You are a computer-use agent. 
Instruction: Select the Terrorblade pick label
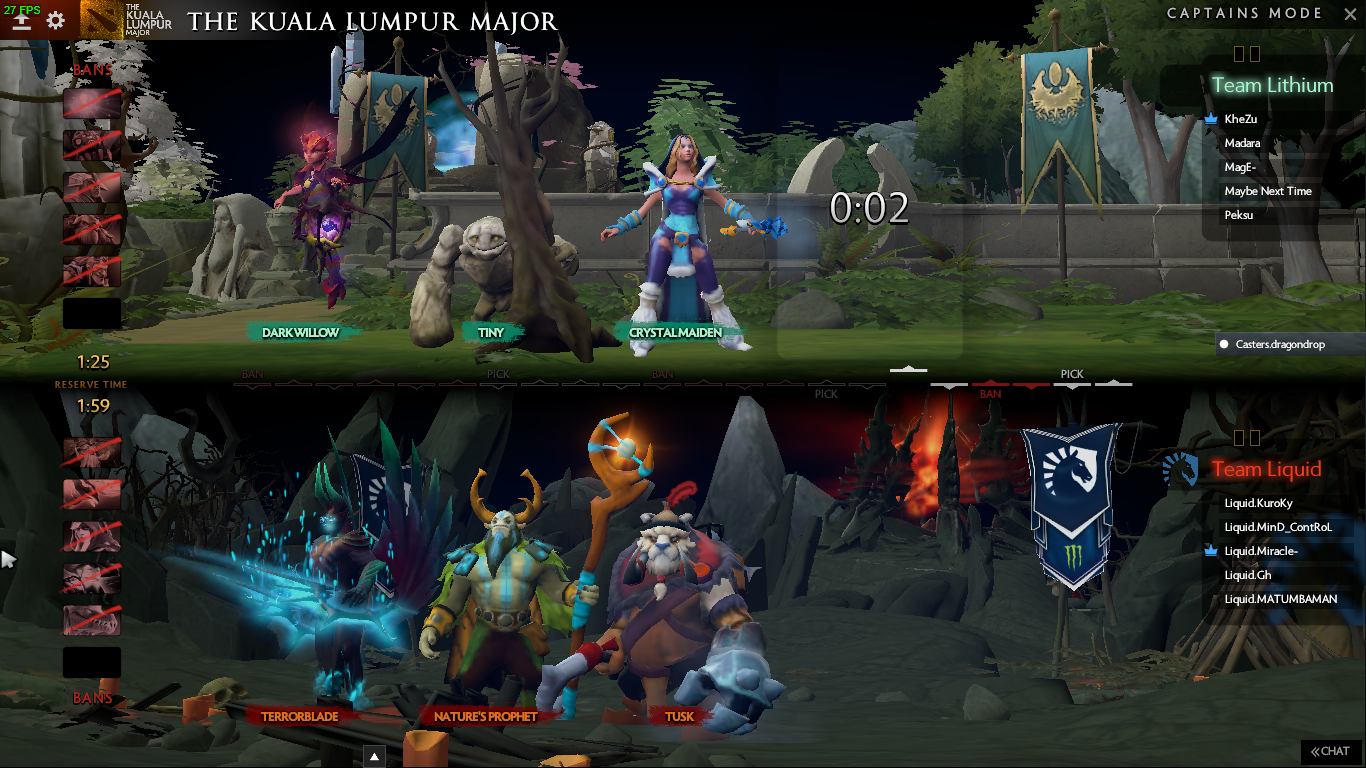point(300,716)
